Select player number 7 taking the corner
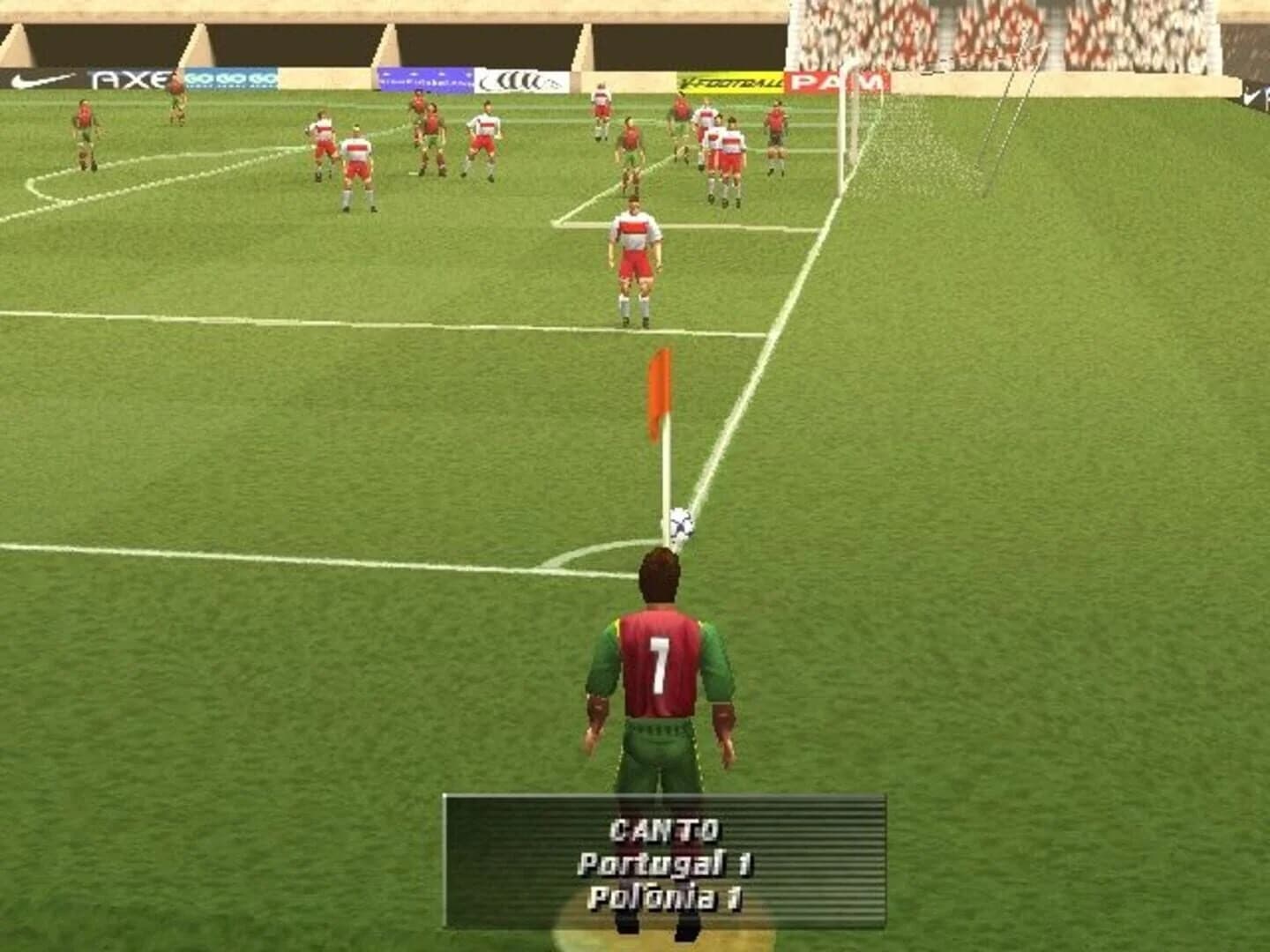The image size is (1270, 952). (x=663, y=670)
